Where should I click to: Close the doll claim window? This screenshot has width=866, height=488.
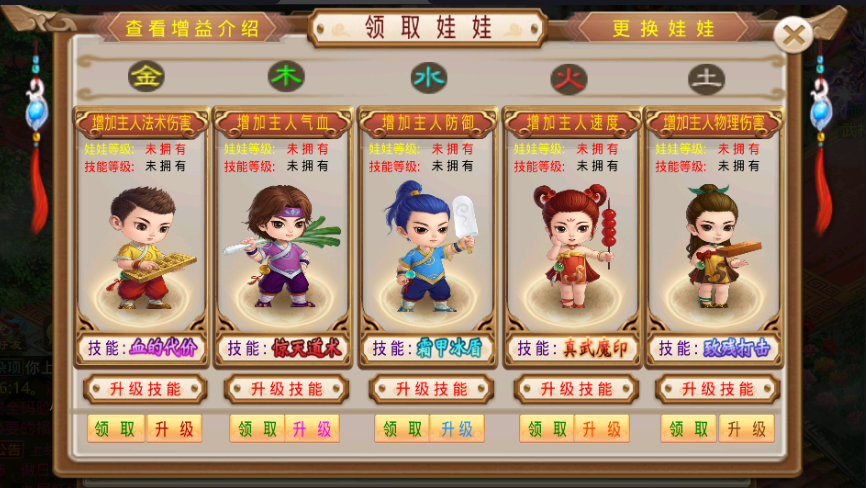793,36
